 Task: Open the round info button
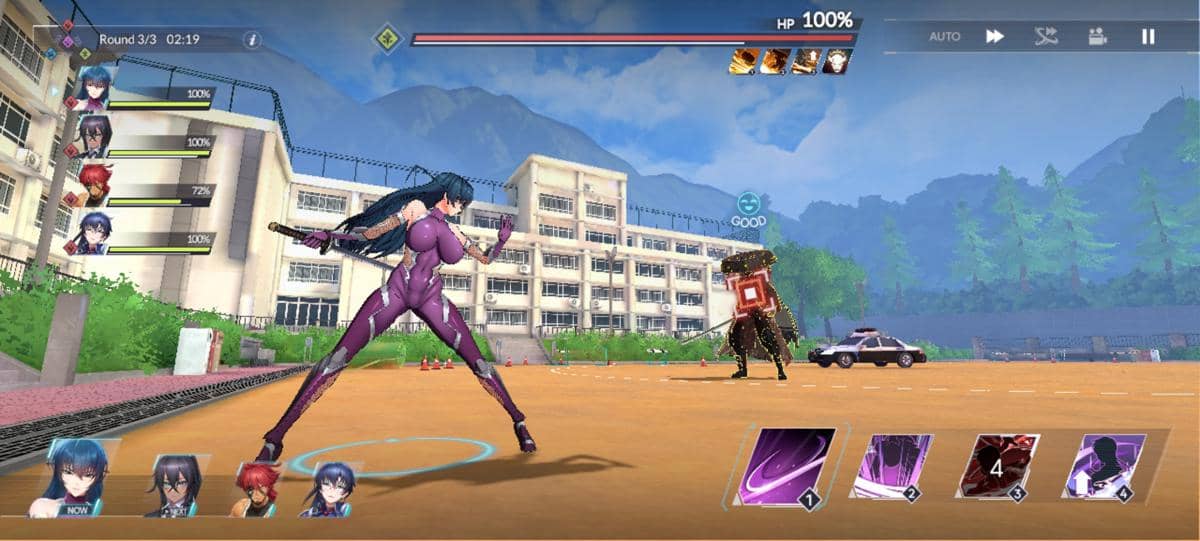252,40
